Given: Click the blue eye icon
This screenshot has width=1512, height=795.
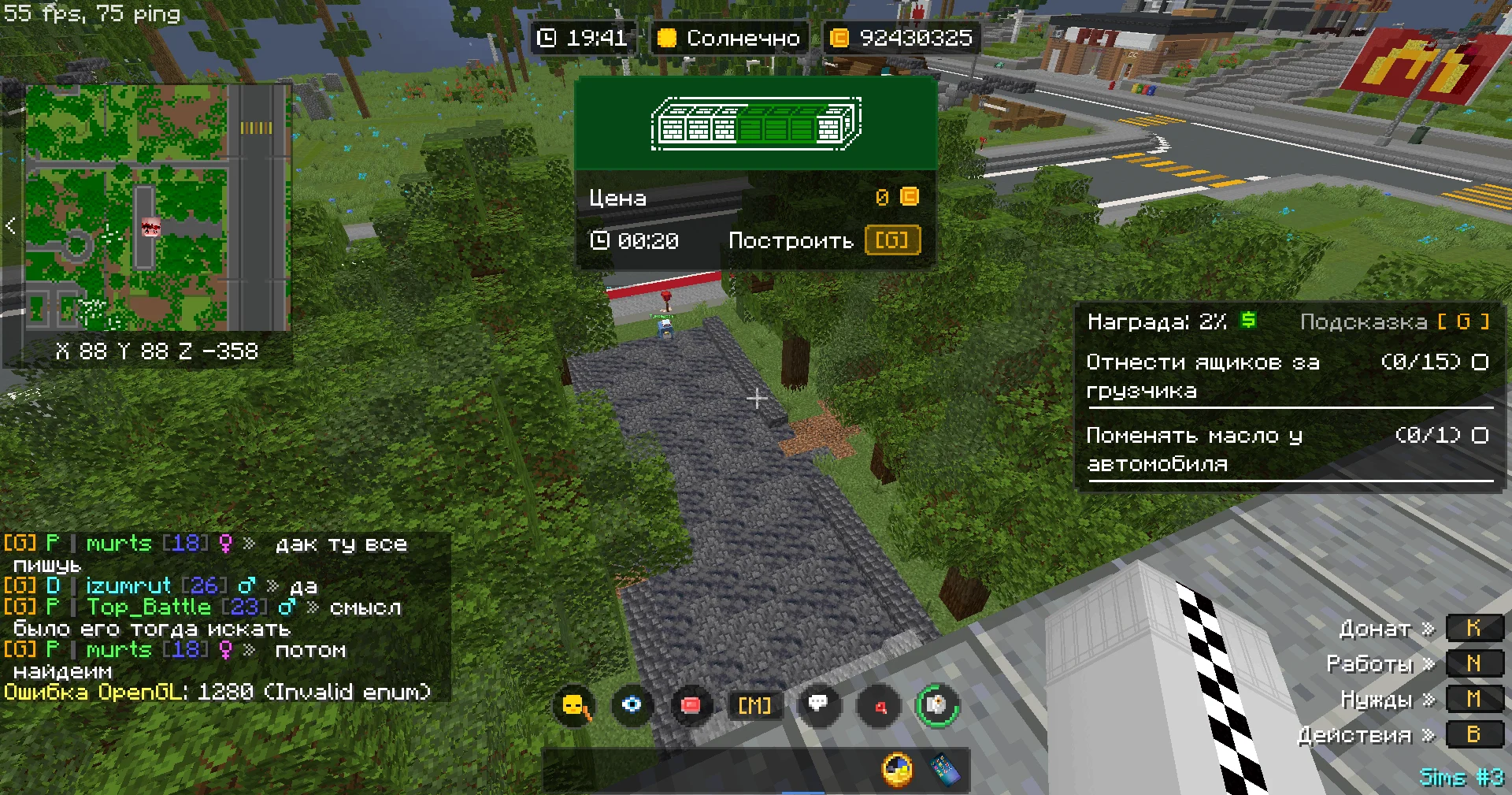Looking at the screenshot, I should (632, 704).
